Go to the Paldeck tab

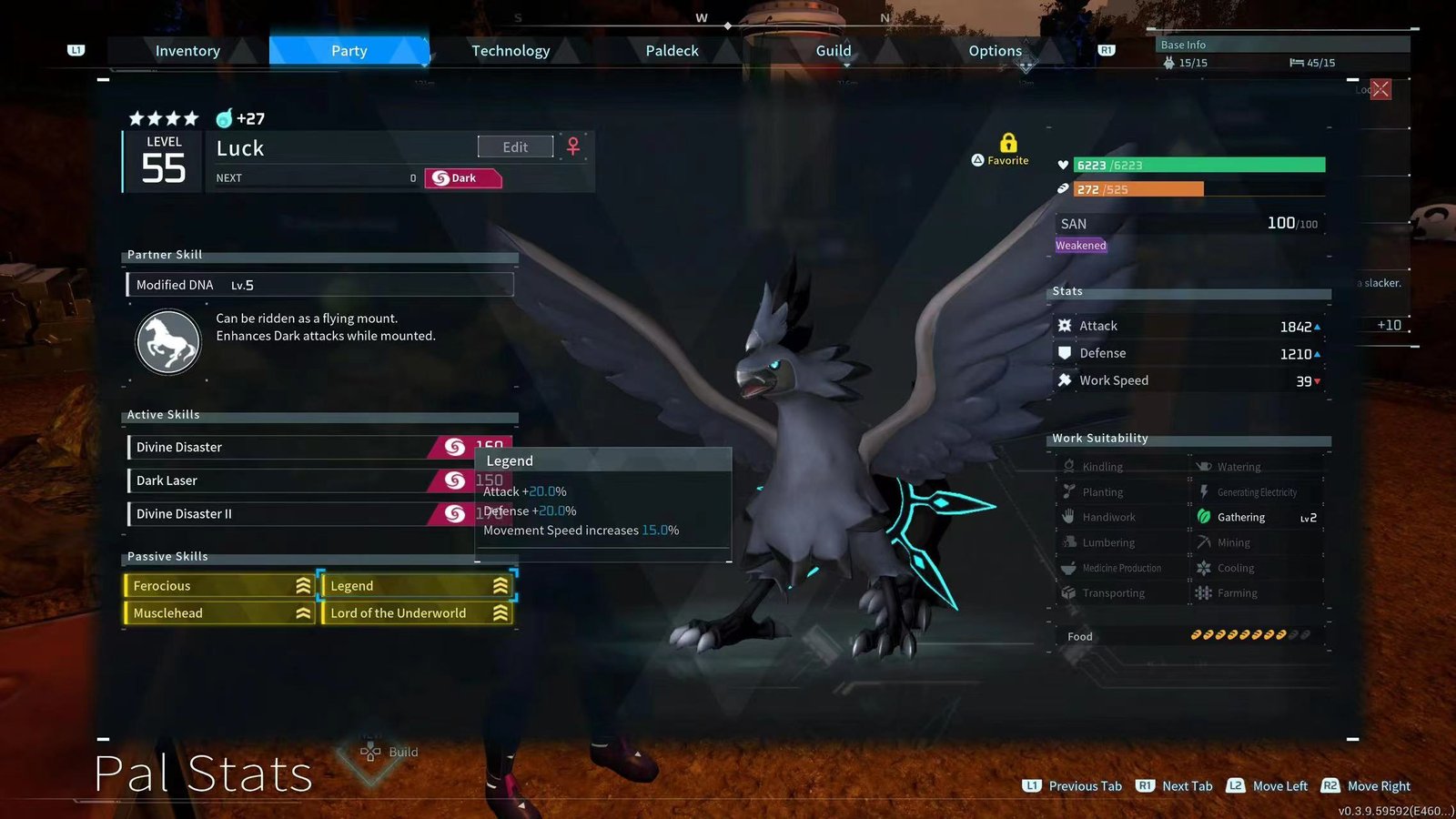tap(672, 51)
